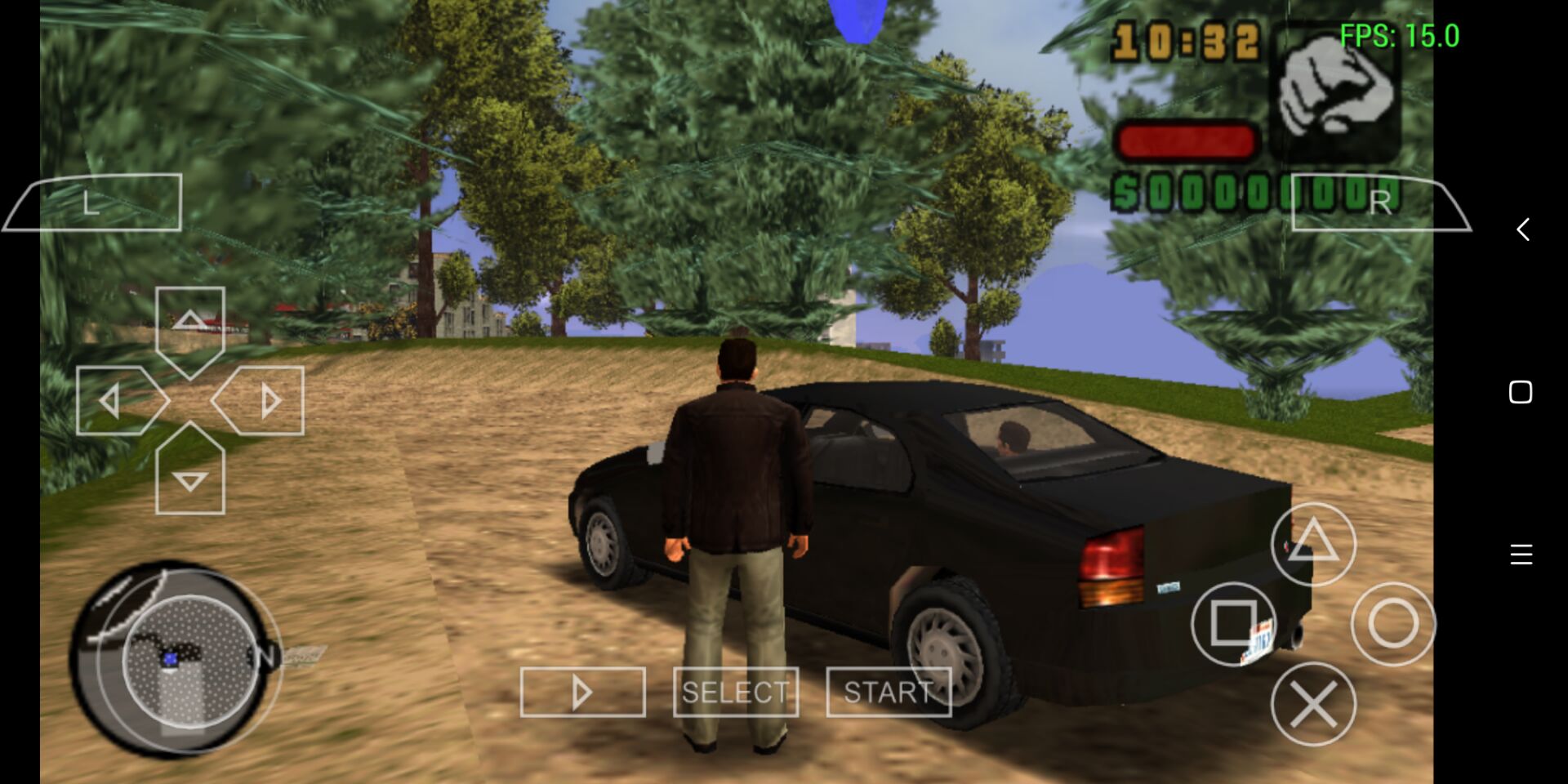
Task: Click the SELECT button
Action: [736, 693]
